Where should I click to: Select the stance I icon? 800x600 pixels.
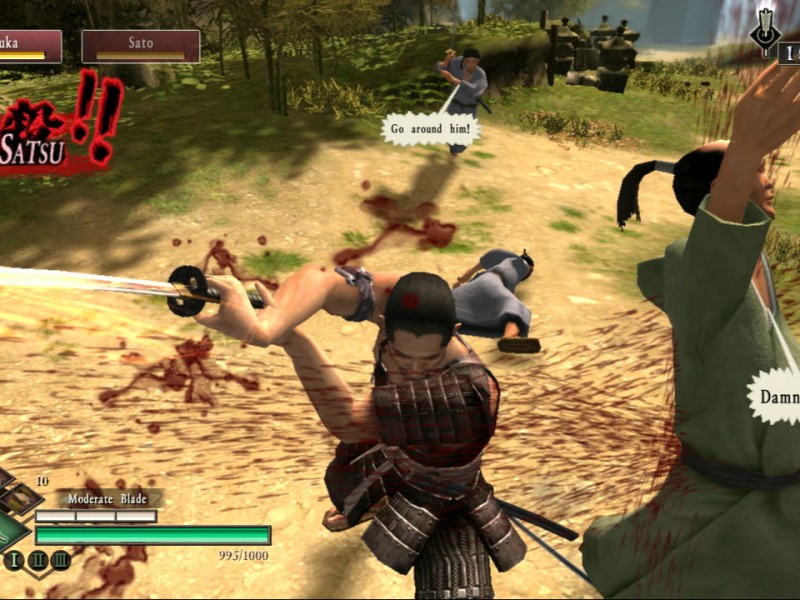[13, 560]
